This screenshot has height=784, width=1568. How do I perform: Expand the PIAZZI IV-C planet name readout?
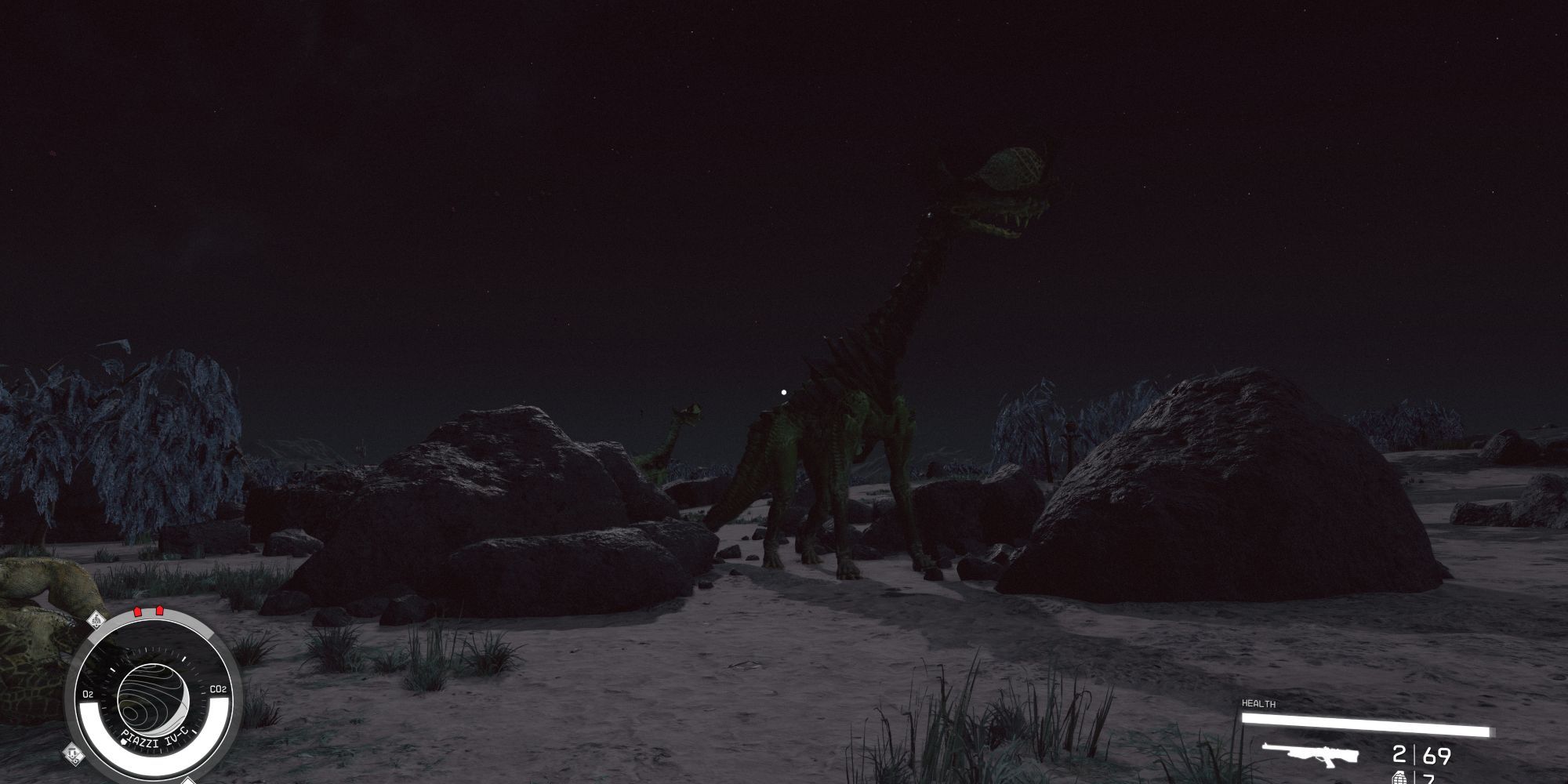tap(155, 737)
